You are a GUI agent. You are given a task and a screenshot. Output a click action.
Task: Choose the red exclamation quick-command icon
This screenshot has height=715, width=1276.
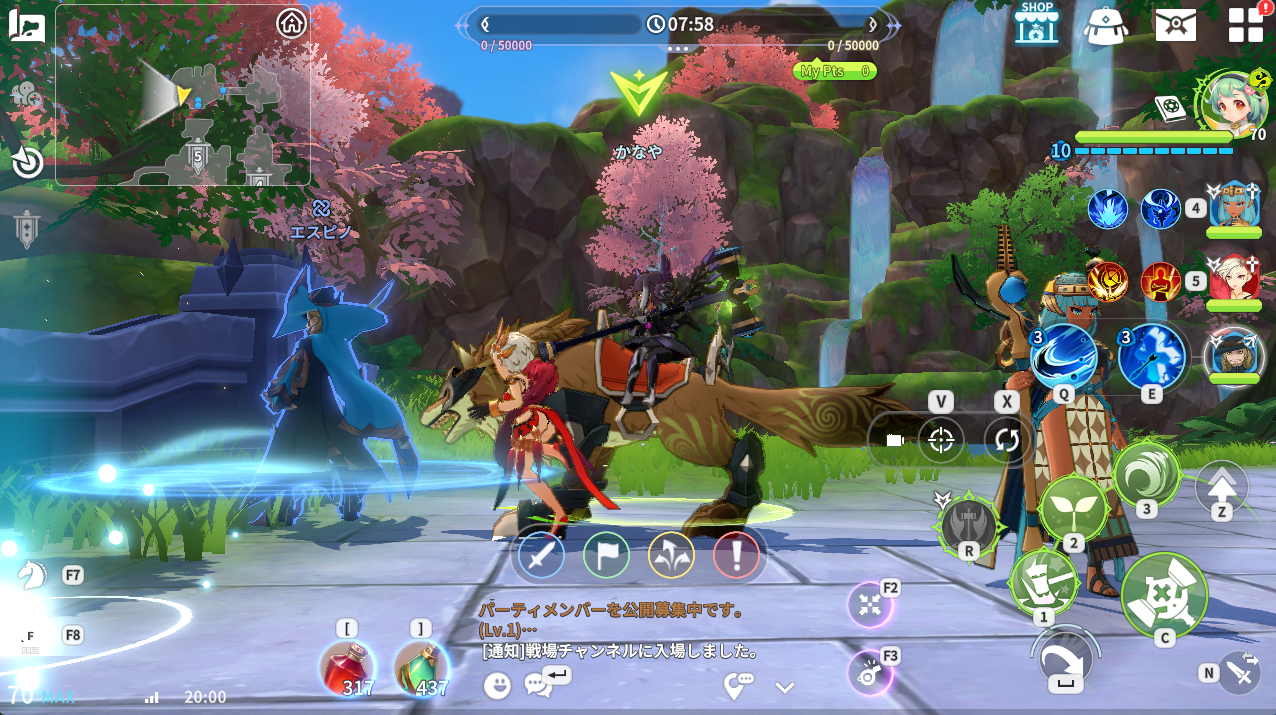[736, 555]
